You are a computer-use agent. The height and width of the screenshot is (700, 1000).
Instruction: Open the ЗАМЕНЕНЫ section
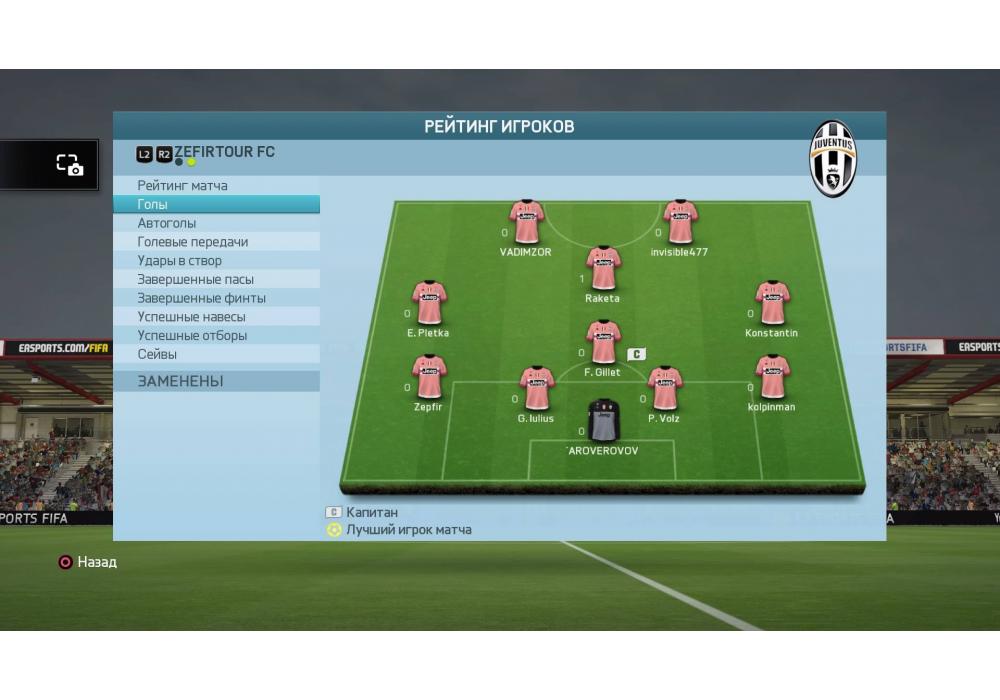click(181, 381)
